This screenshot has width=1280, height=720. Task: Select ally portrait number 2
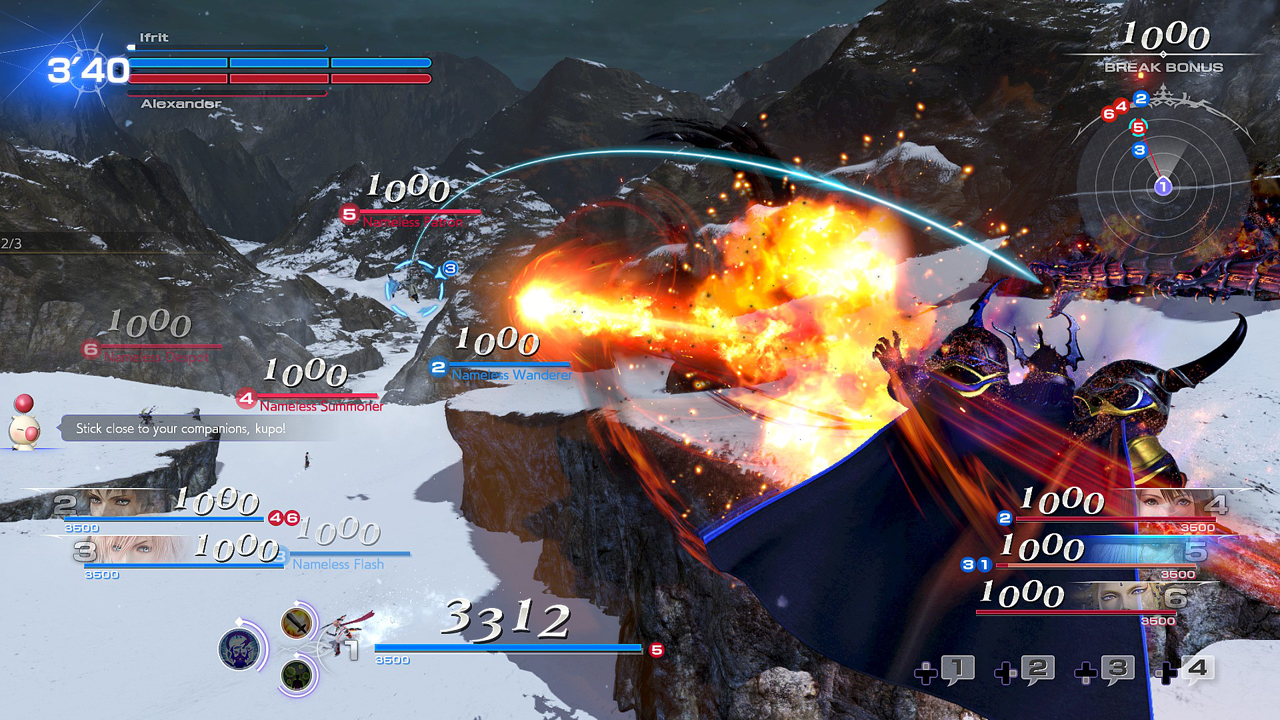click(x=120, y=503)
